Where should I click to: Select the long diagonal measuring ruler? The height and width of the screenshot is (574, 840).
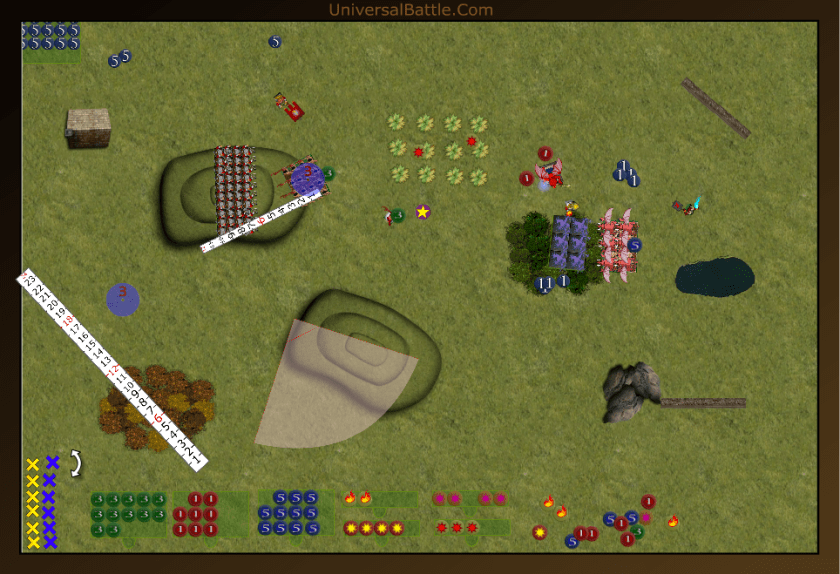coord(112,369)
